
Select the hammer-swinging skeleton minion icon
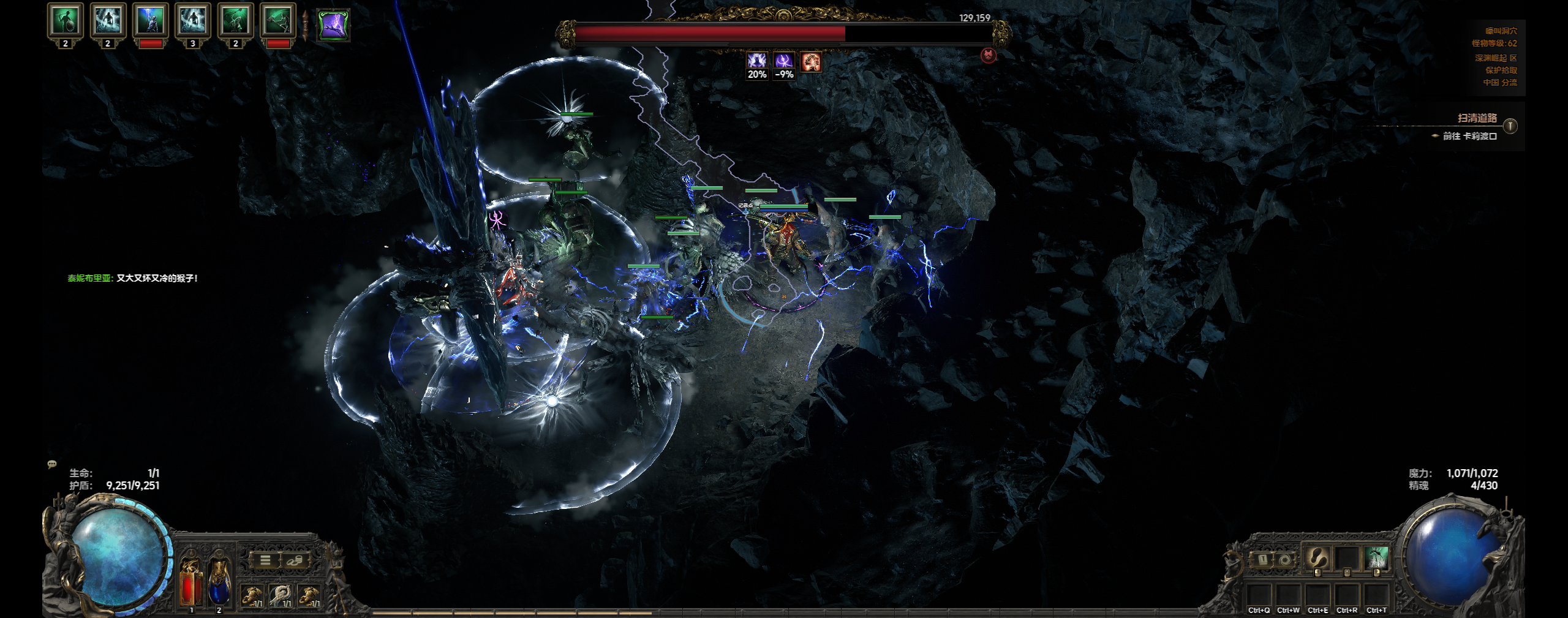(x=278, y=20)
